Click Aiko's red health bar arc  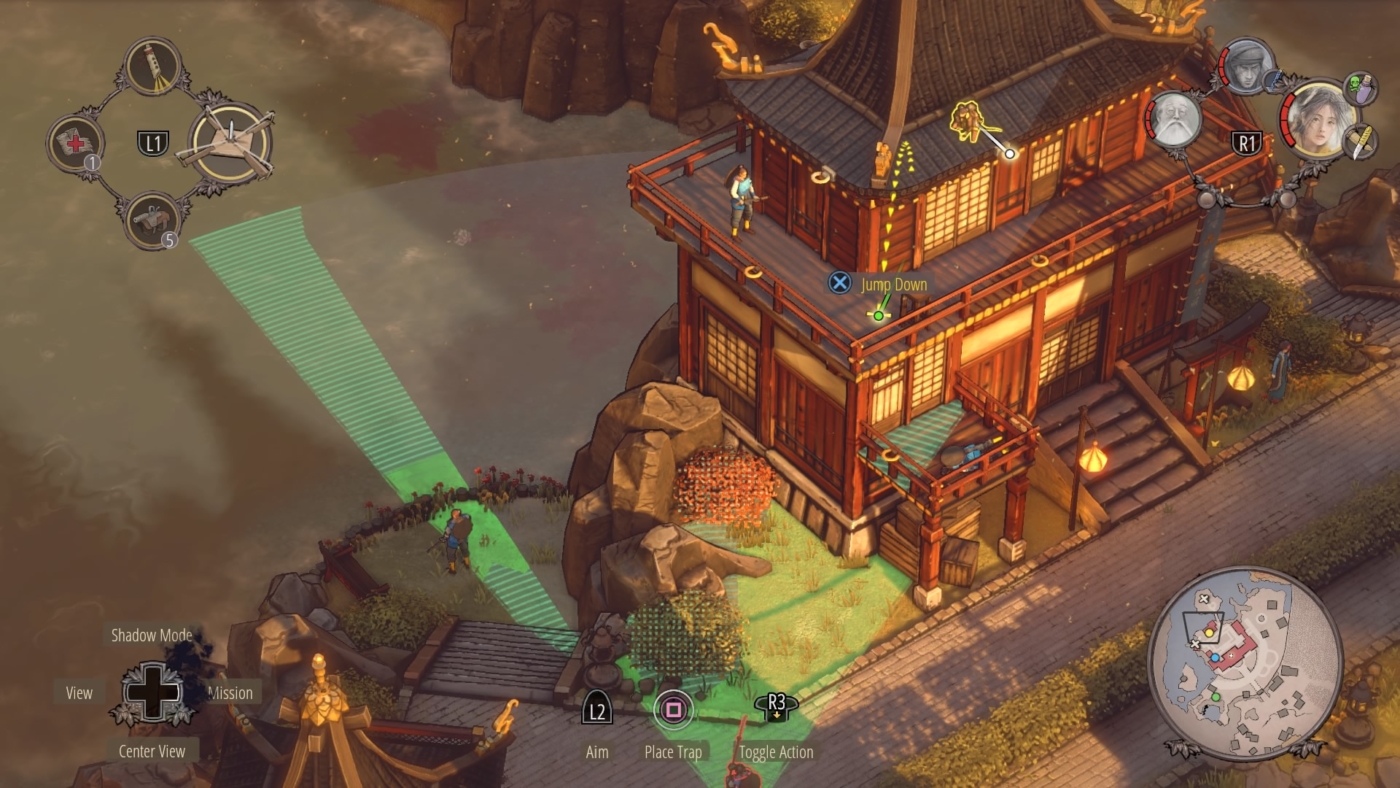click(1287, 119)
